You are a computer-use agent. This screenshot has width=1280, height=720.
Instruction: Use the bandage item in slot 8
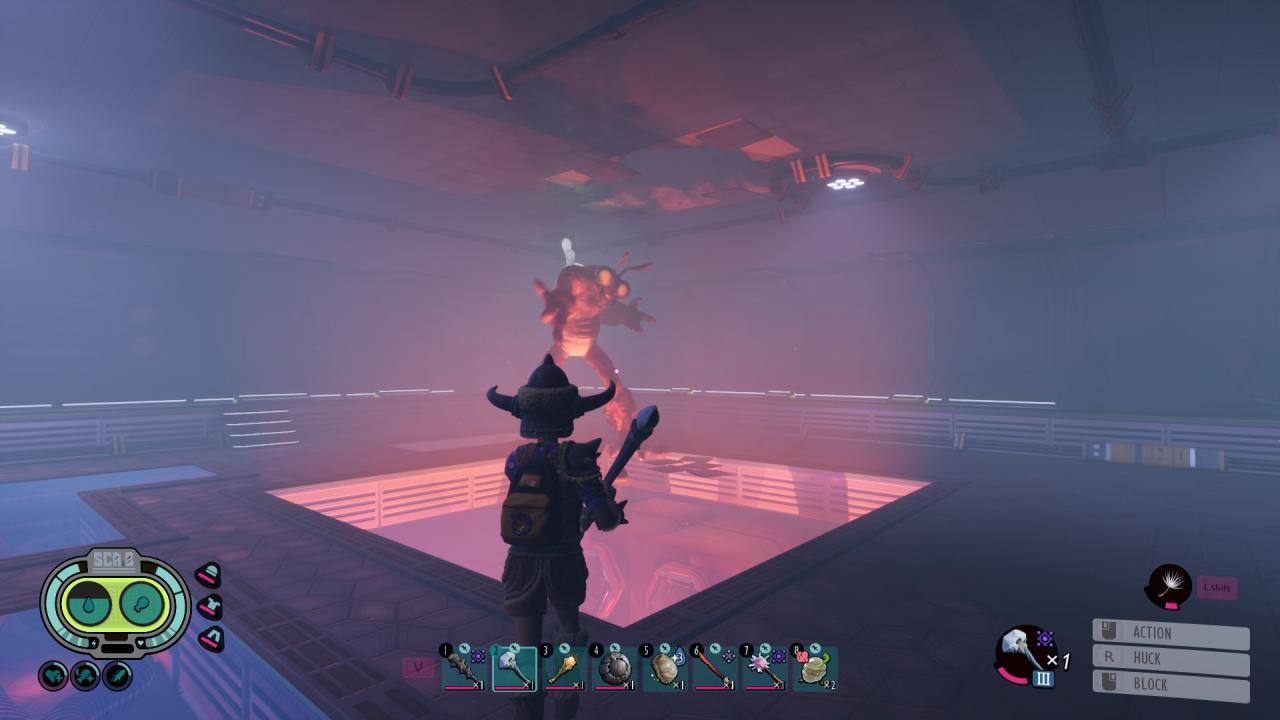tap(814, 668)
